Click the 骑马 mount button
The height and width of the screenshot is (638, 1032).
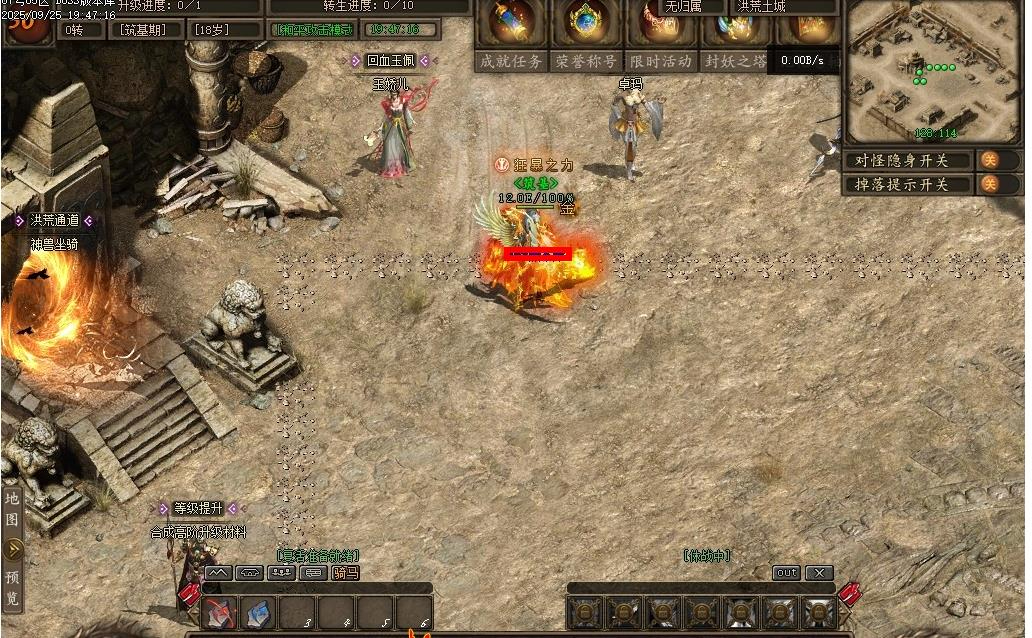point(345,573)
